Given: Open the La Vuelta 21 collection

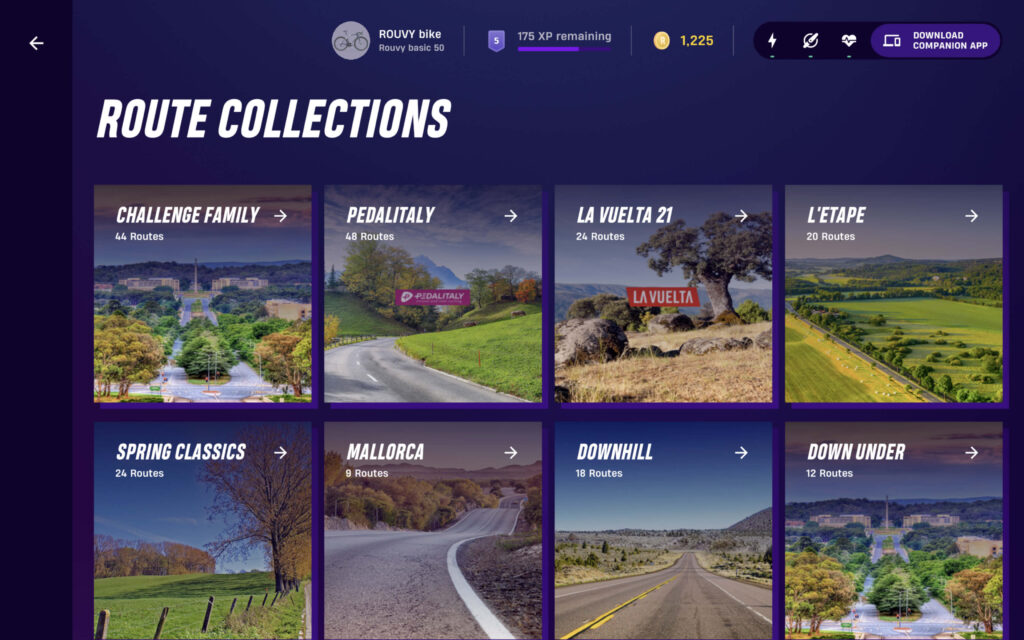Looking at the screenshot, I should click(x=663, y=294).
